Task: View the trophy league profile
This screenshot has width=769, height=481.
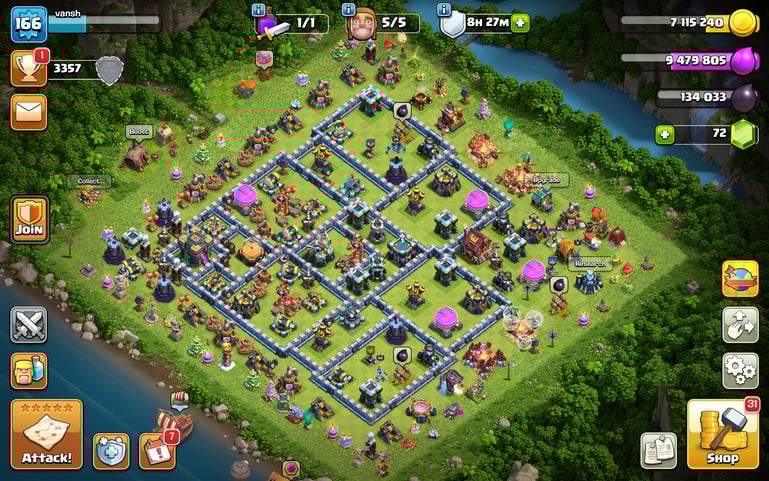Action: (x=28, y=68)
